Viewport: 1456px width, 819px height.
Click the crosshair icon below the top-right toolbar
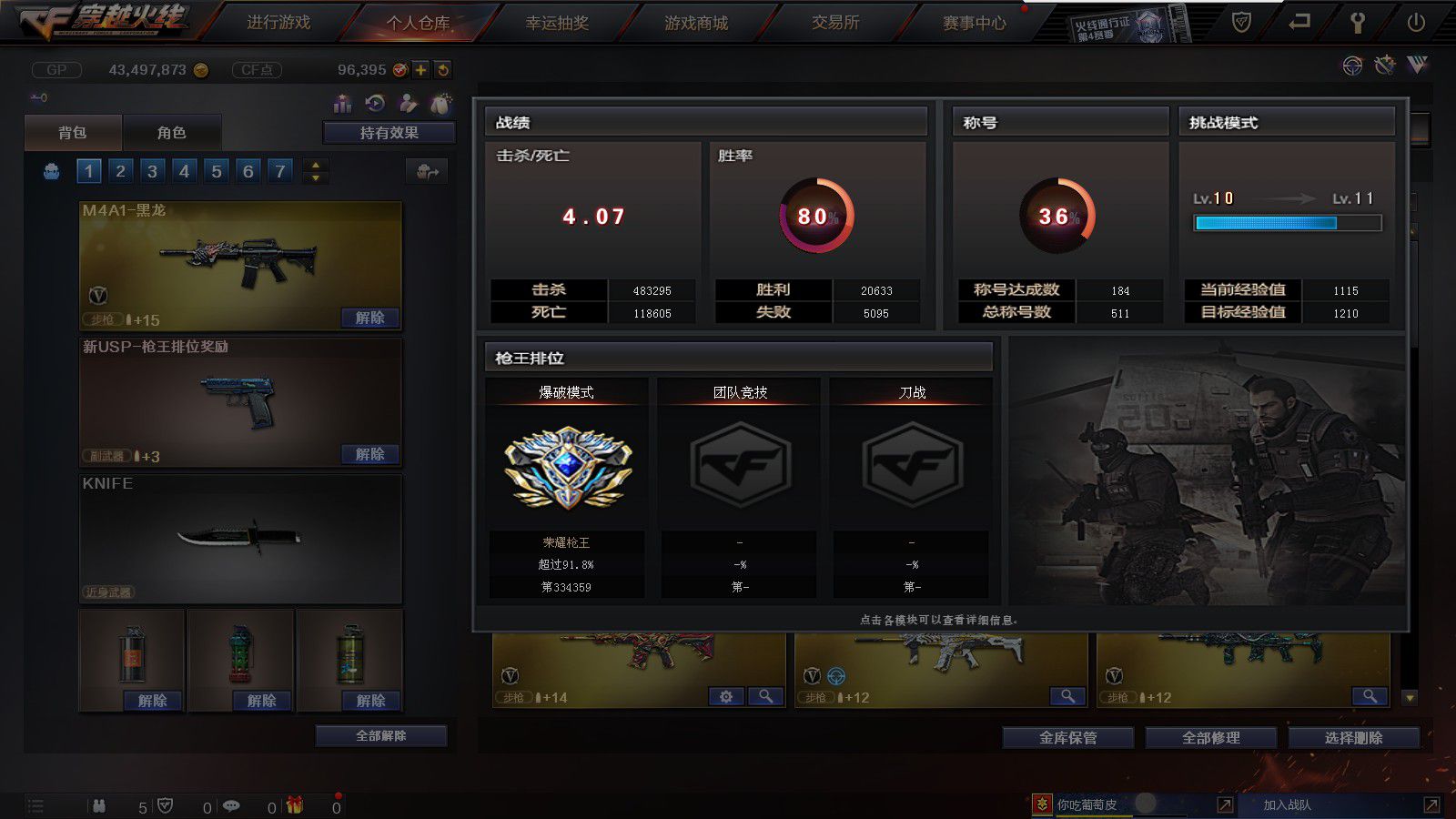1350,65
